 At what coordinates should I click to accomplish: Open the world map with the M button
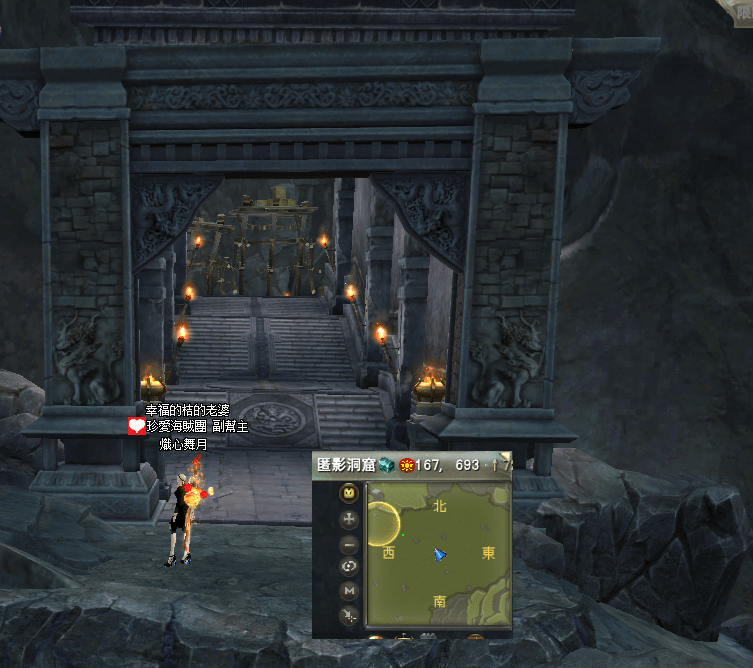point(349,591)
